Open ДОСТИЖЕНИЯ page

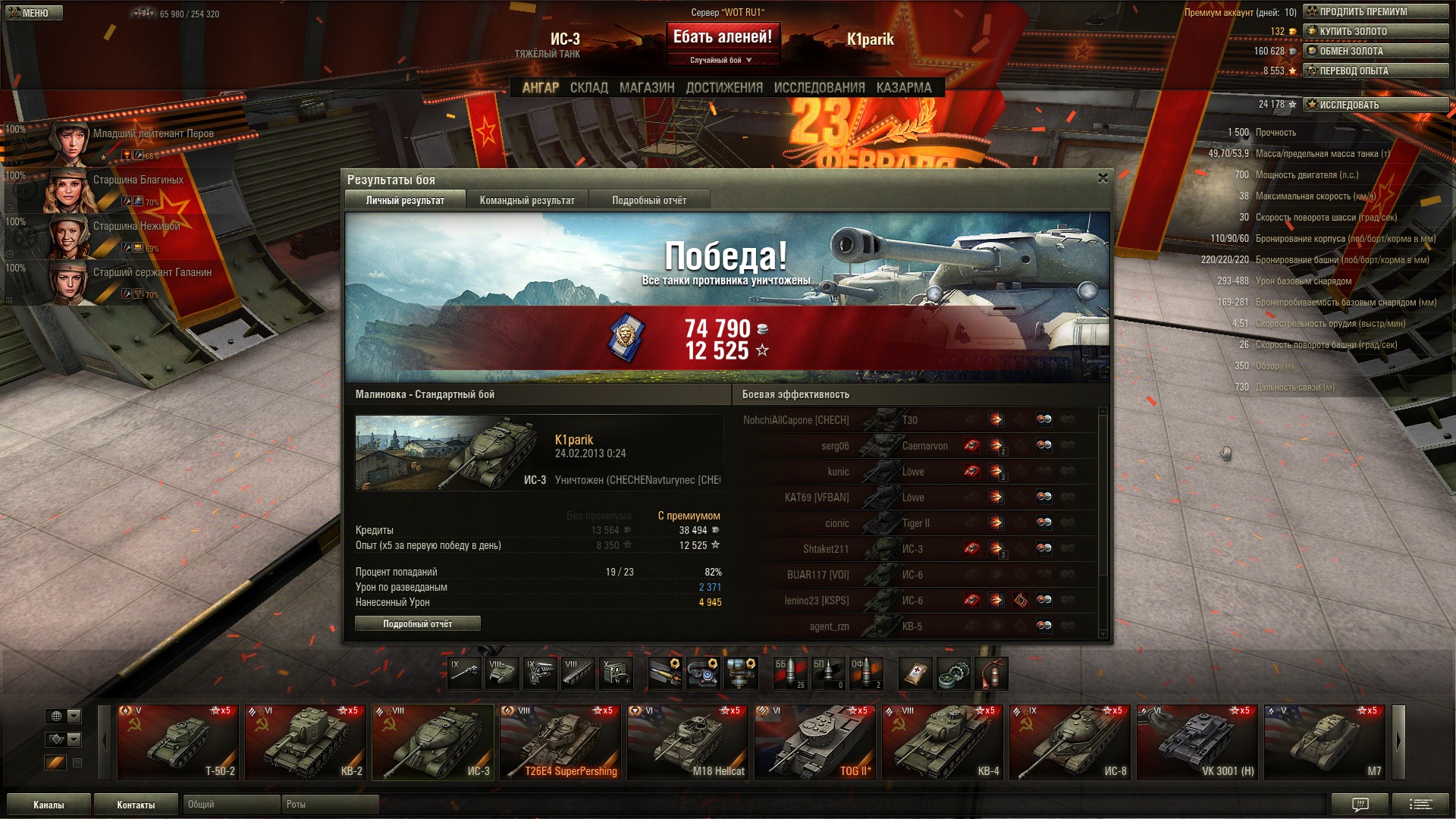(x=724, y=88)
